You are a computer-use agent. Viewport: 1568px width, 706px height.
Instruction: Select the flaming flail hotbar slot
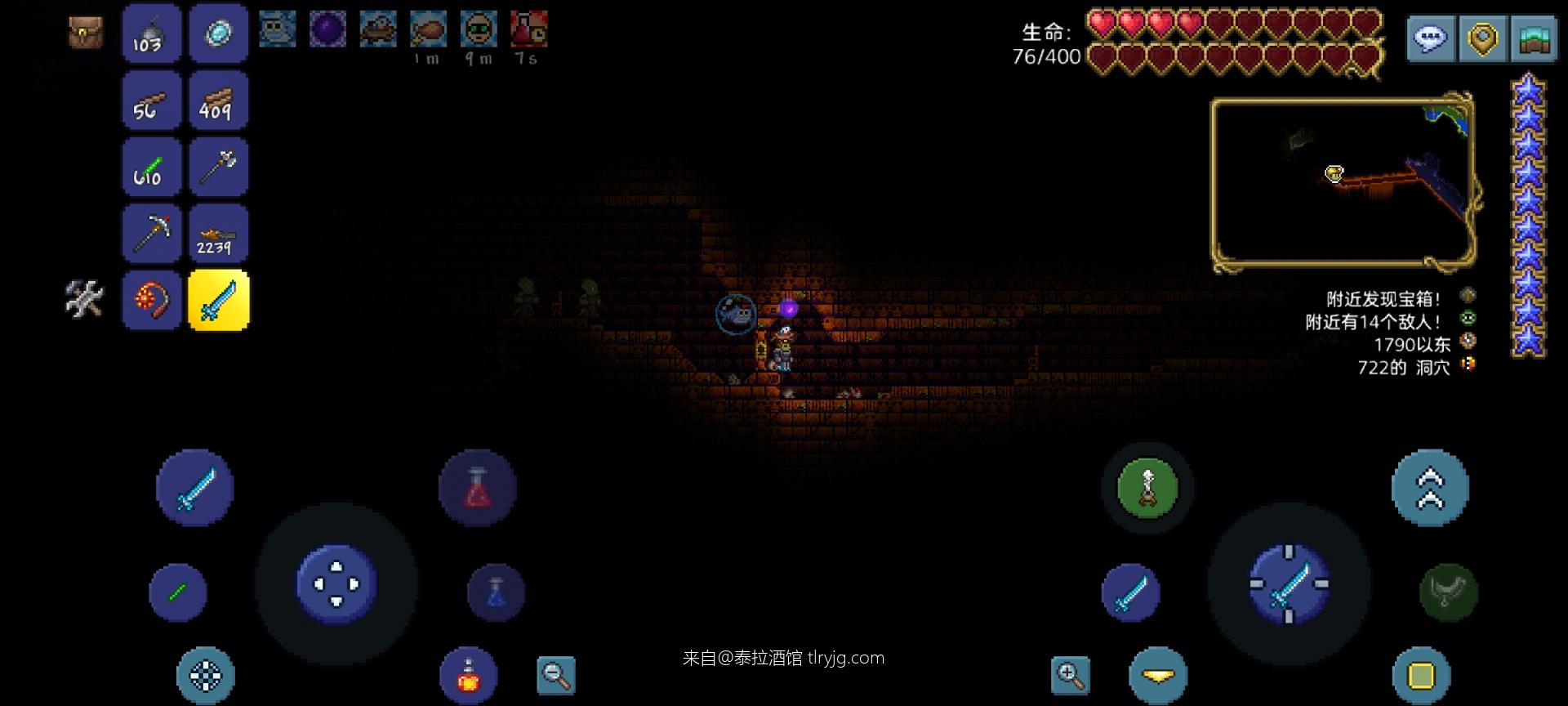[x=151, y=301]
